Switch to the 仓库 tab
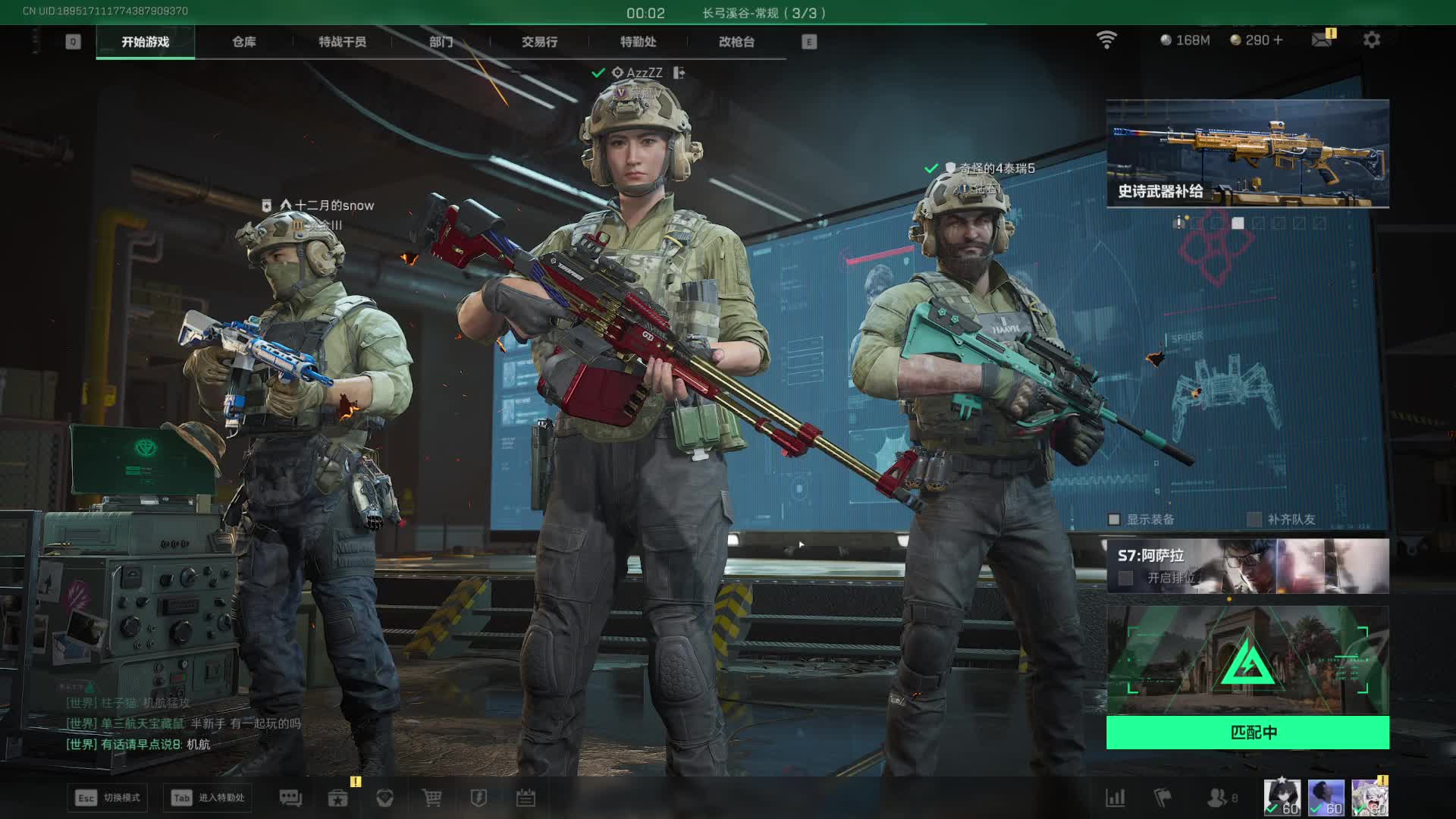 (243, 42)
